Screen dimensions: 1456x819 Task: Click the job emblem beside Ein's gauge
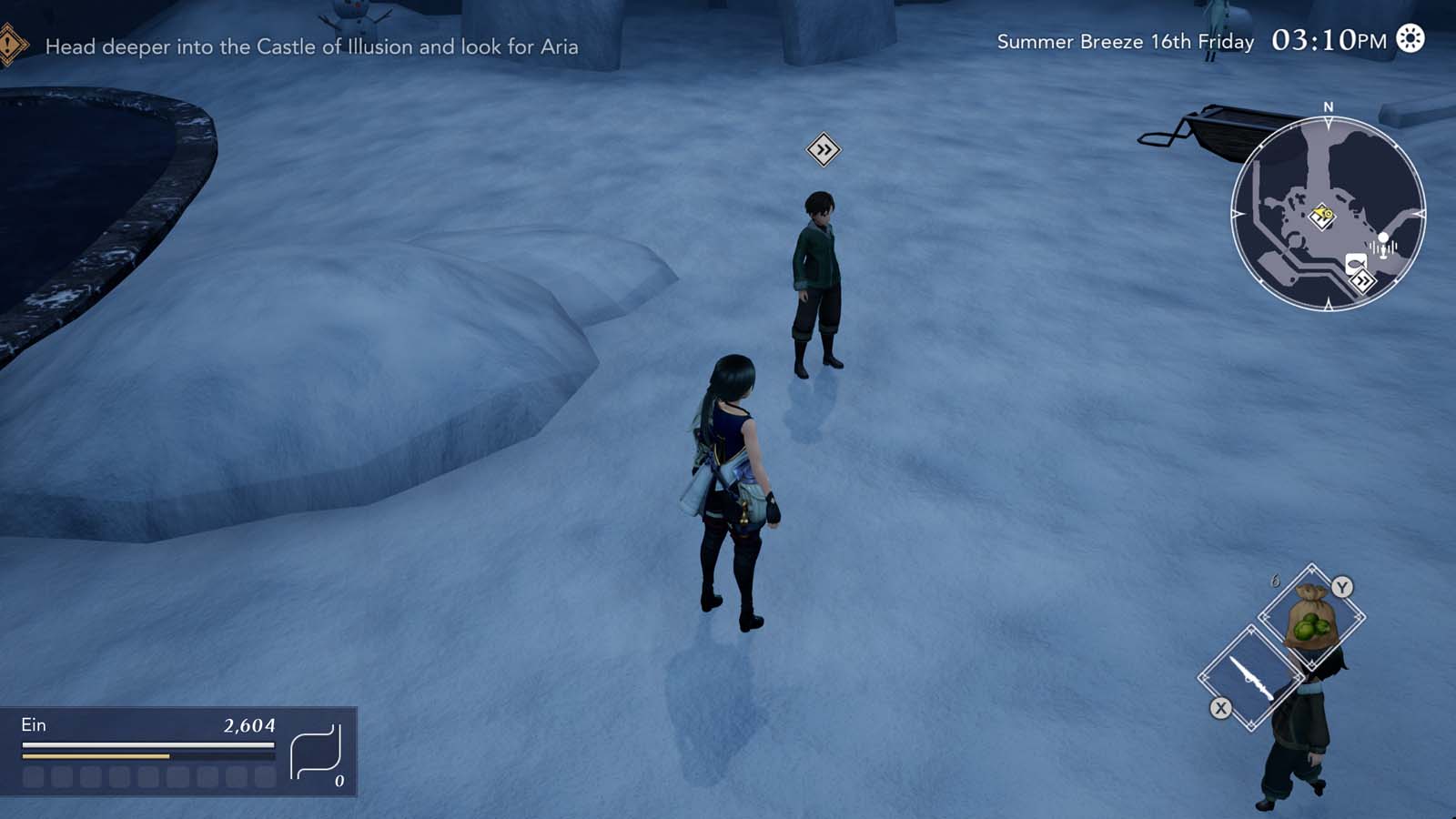point(316,753)
